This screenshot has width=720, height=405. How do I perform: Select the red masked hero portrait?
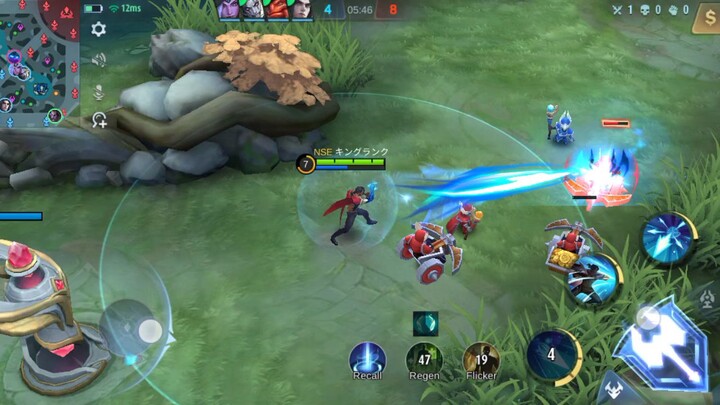[277, 10]
